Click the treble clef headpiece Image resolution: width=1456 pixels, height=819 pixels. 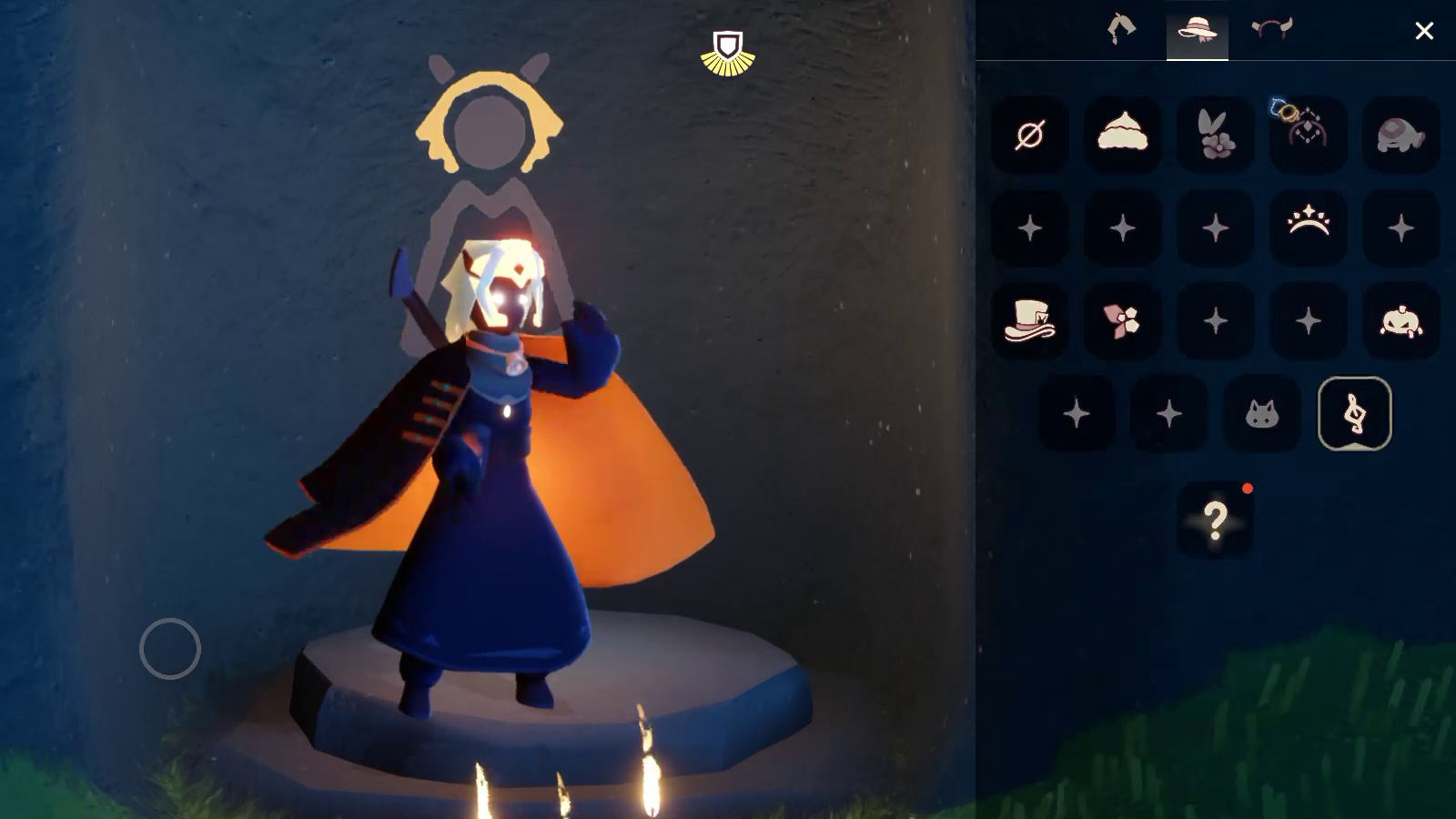click(x=1354, y=414)
